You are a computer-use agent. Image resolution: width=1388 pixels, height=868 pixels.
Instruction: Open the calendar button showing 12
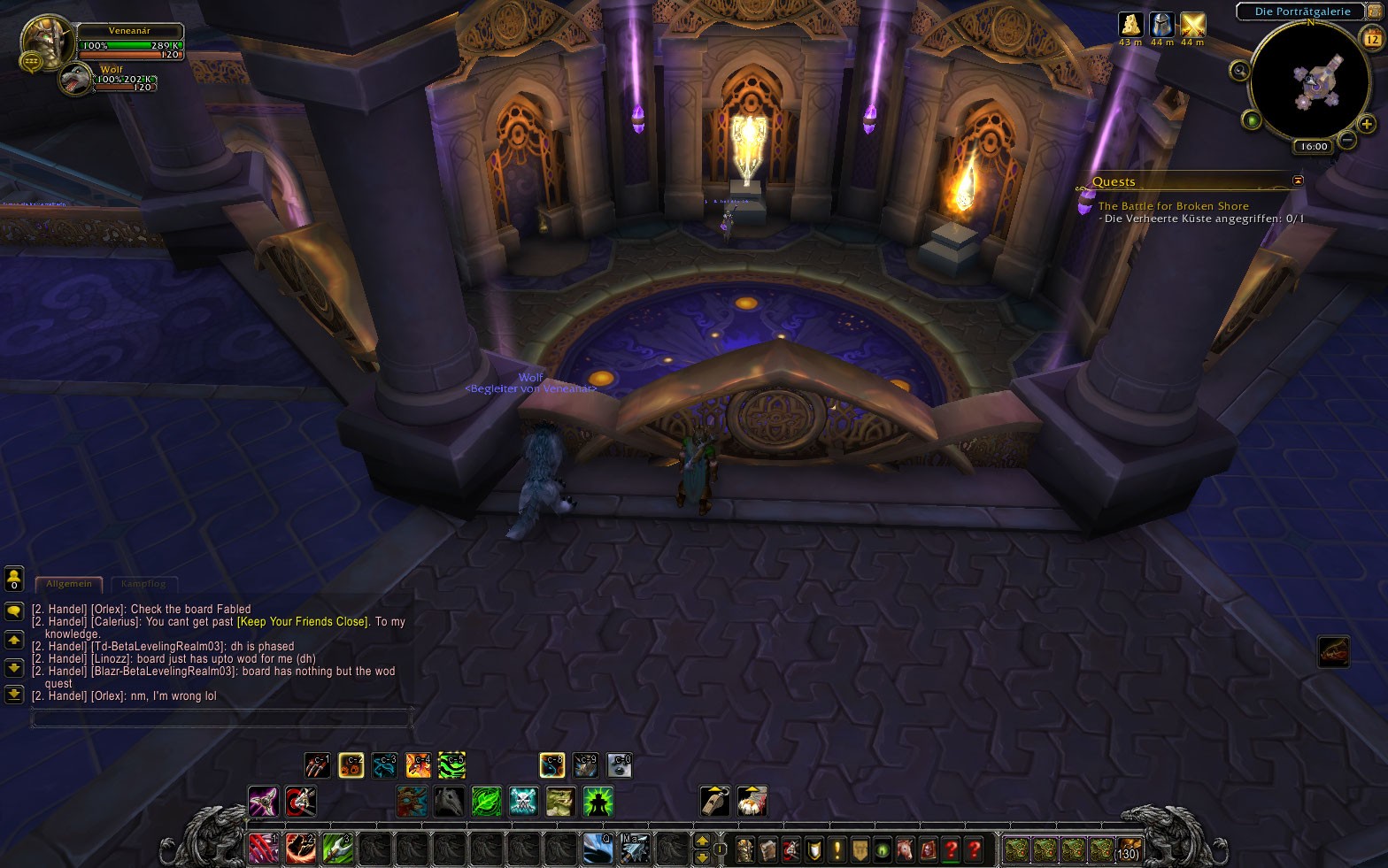coord(1371,39)
